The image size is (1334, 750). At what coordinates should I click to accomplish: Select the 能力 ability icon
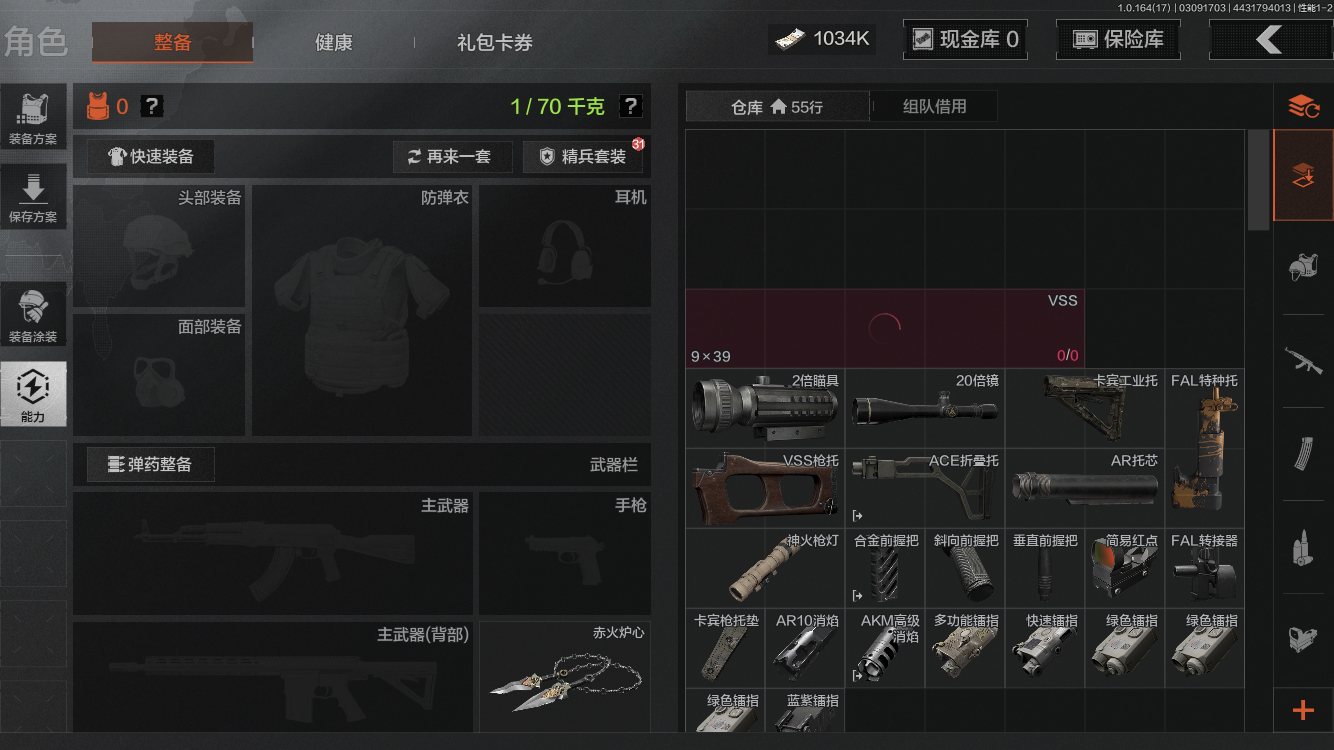34,393
